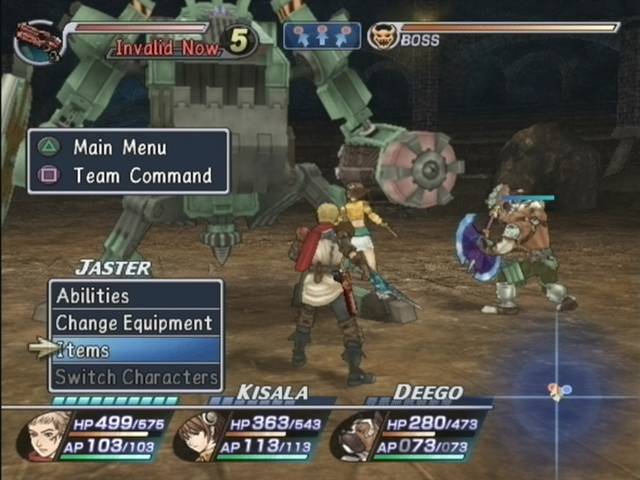Click the circular radar minimap
Image resolution: width=640 pixels, height=480 pixels.
[x=558, y=390]
